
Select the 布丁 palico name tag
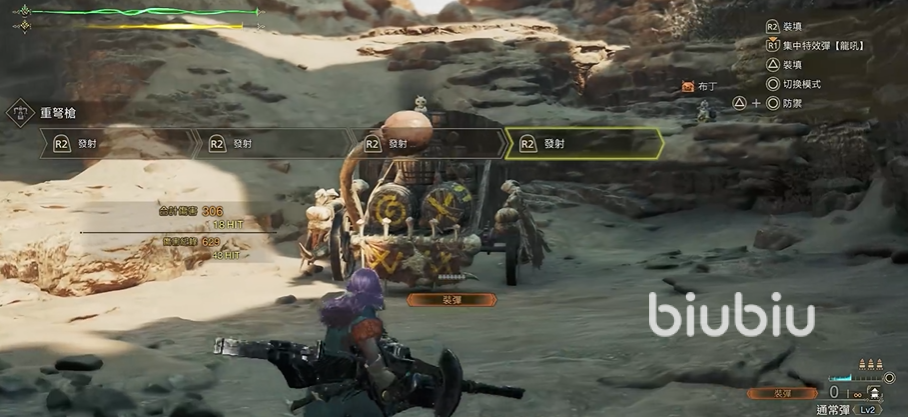[x=700, y=87]
